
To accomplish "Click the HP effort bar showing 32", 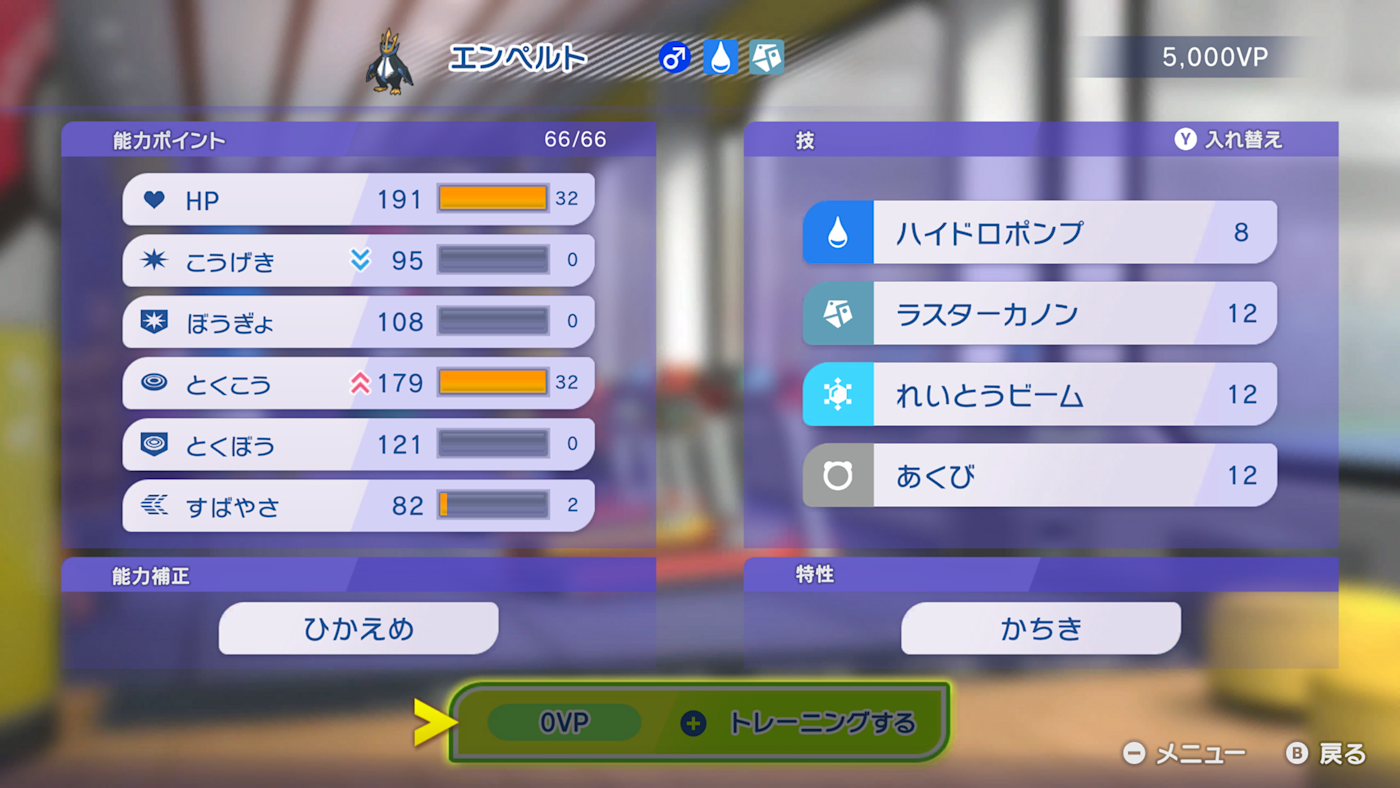I will tap(492, 198).
